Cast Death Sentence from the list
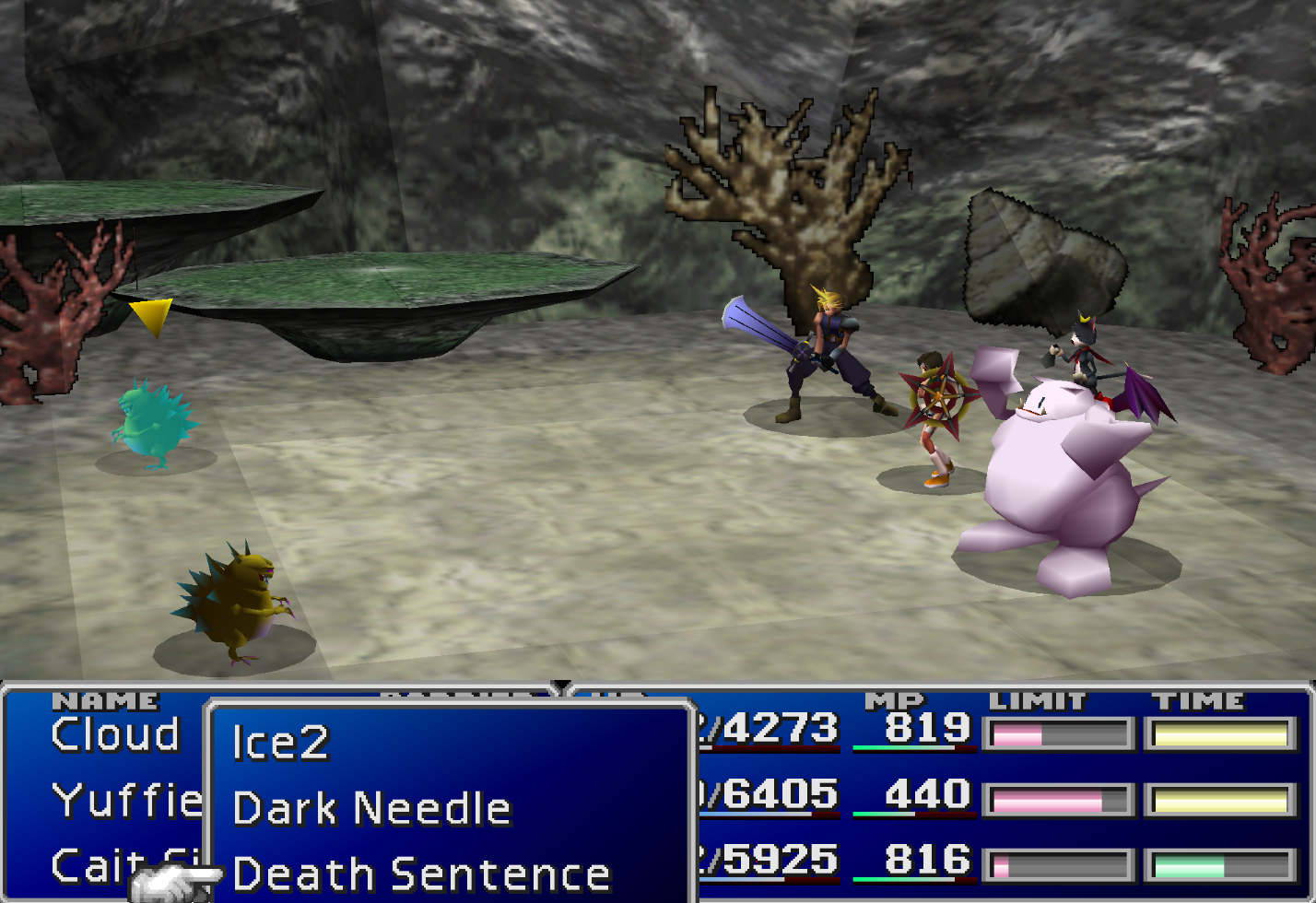The width and height of the screenshot is (1316, 903). click(x=421, y=874)
